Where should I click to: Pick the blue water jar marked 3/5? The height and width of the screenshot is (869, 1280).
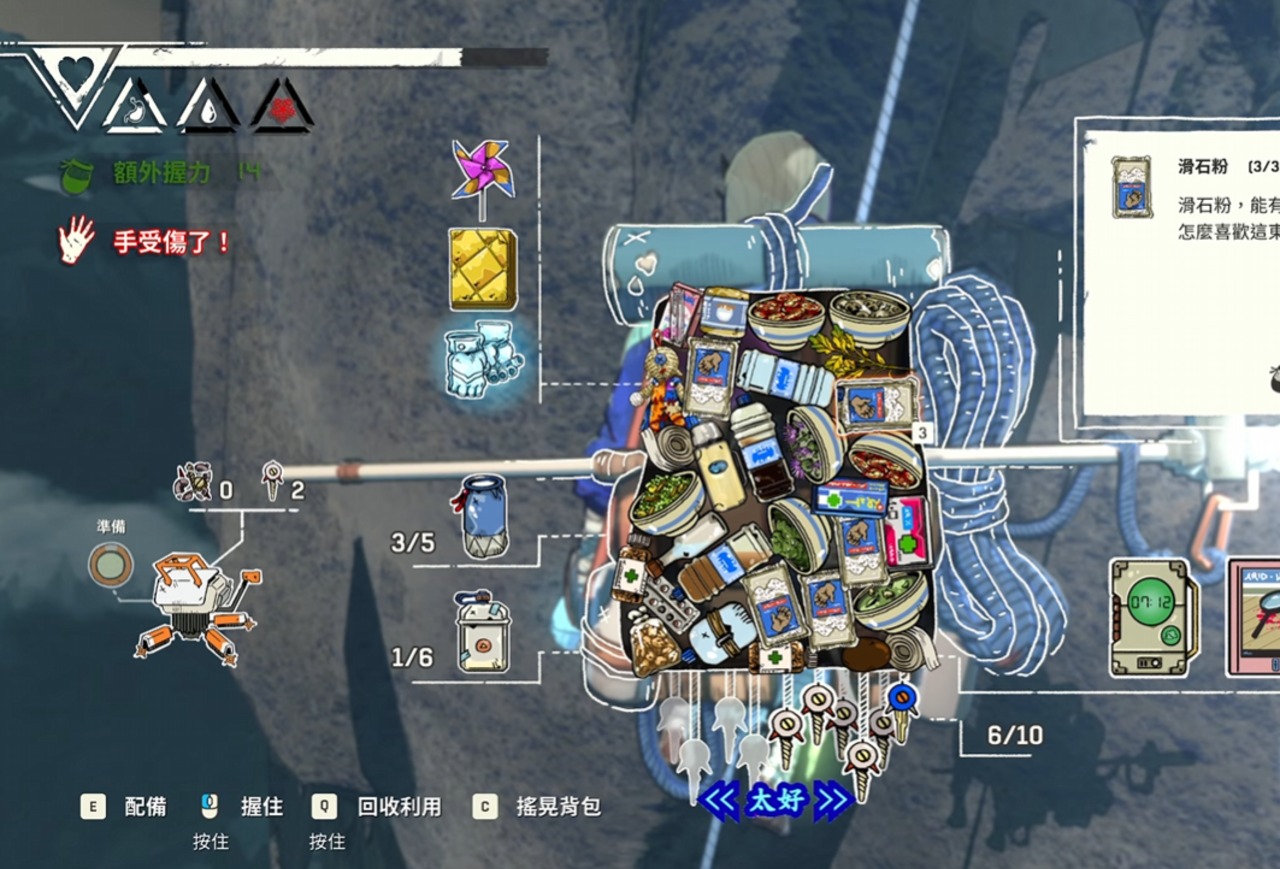(x=484, y=517)
